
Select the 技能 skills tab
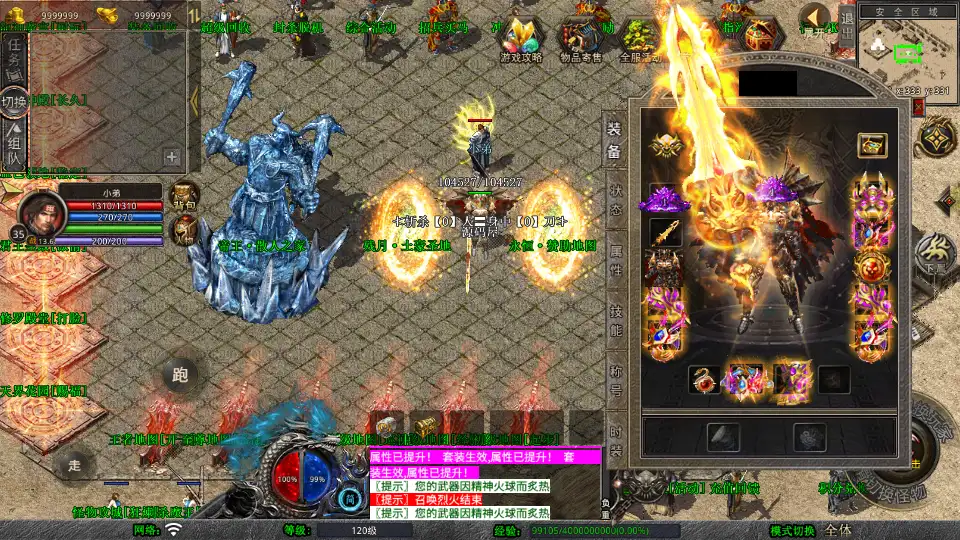pos(615,318)
